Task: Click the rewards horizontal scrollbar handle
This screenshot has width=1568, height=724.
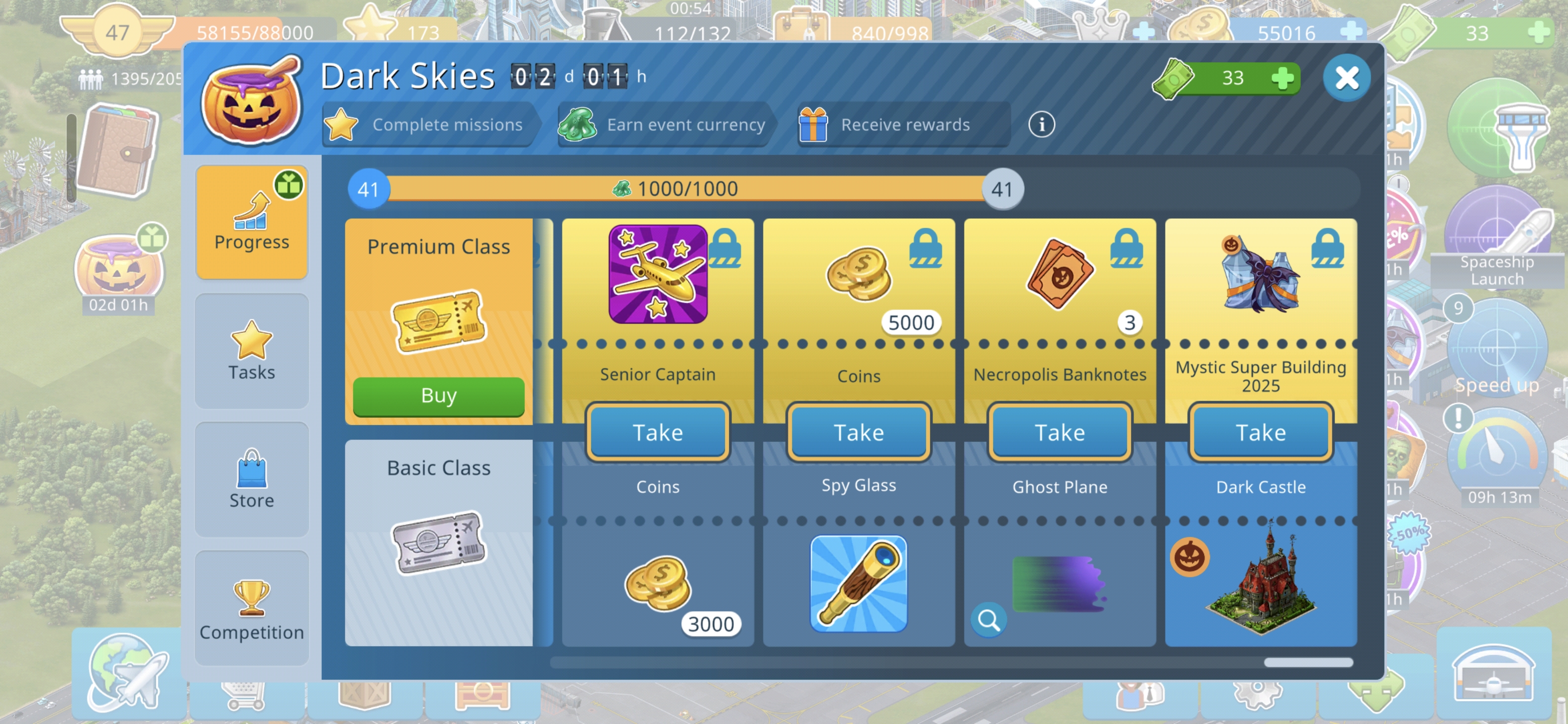Action: pos(1308,663)
